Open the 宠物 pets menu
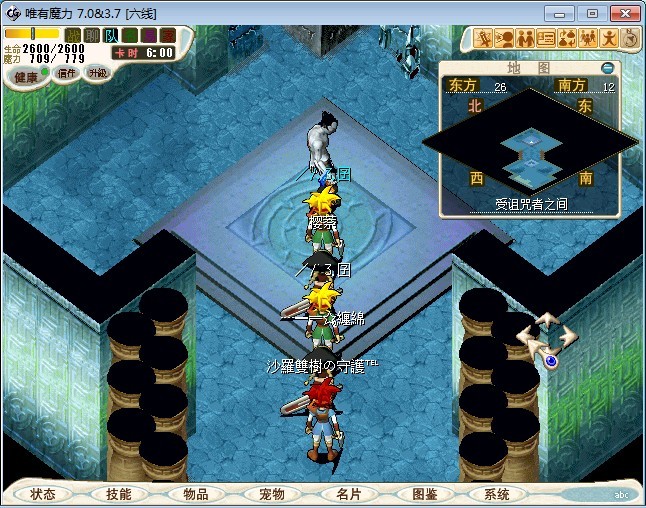Viewport: 646px width, 508px height. 272,494
